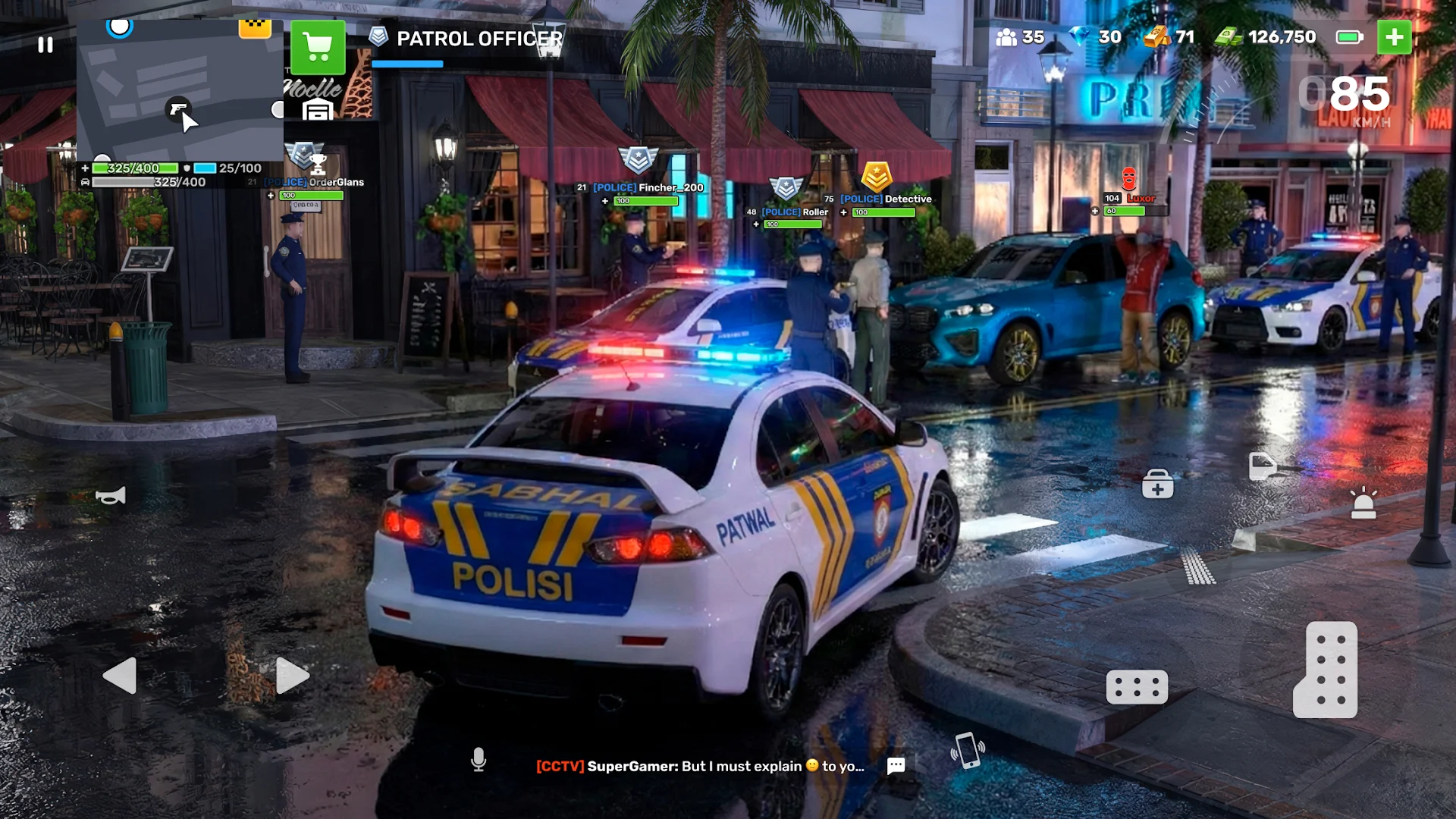Viewport: 1456px width, 819px height.
Task: Tap the pistol marker on minimap
Action: point(178,109)
